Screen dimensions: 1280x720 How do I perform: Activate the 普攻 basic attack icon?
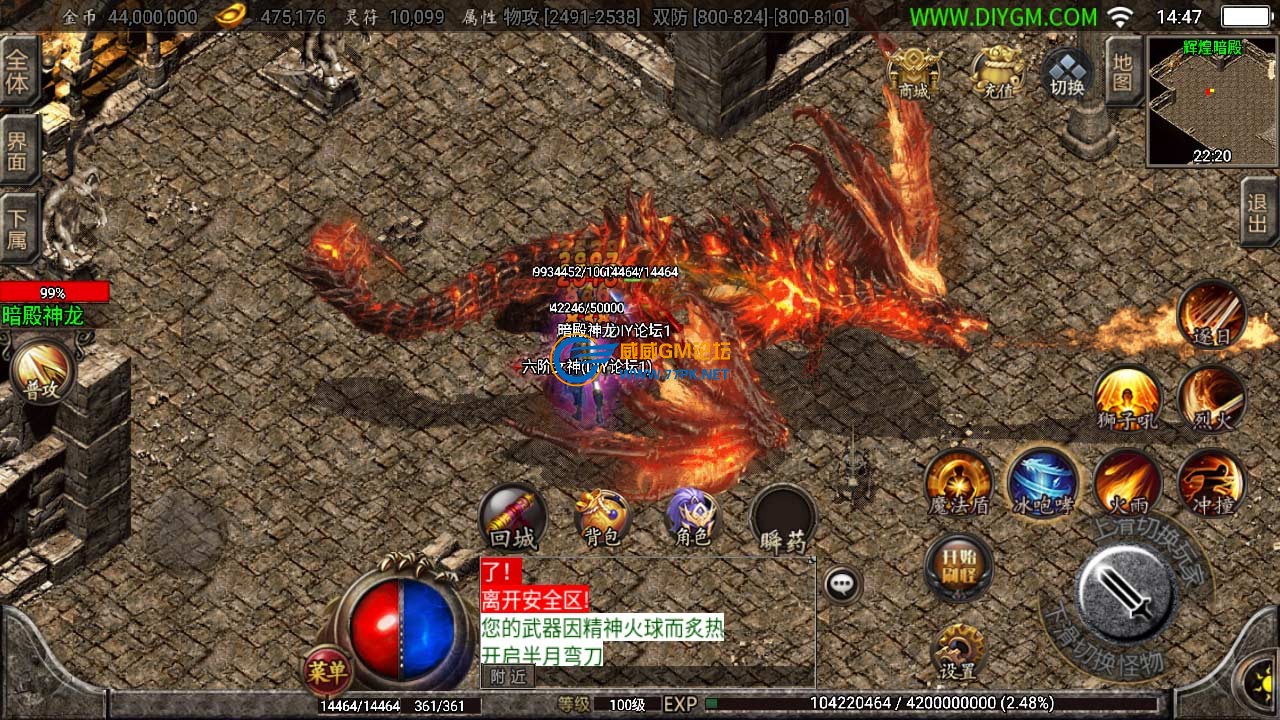tap(42, 374)
